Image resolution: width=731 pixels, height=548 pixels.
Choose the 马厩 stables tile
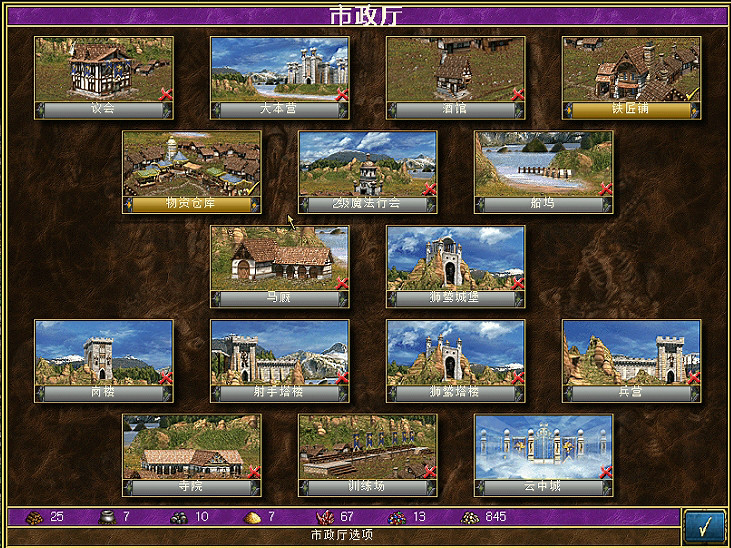click(280, 259)
